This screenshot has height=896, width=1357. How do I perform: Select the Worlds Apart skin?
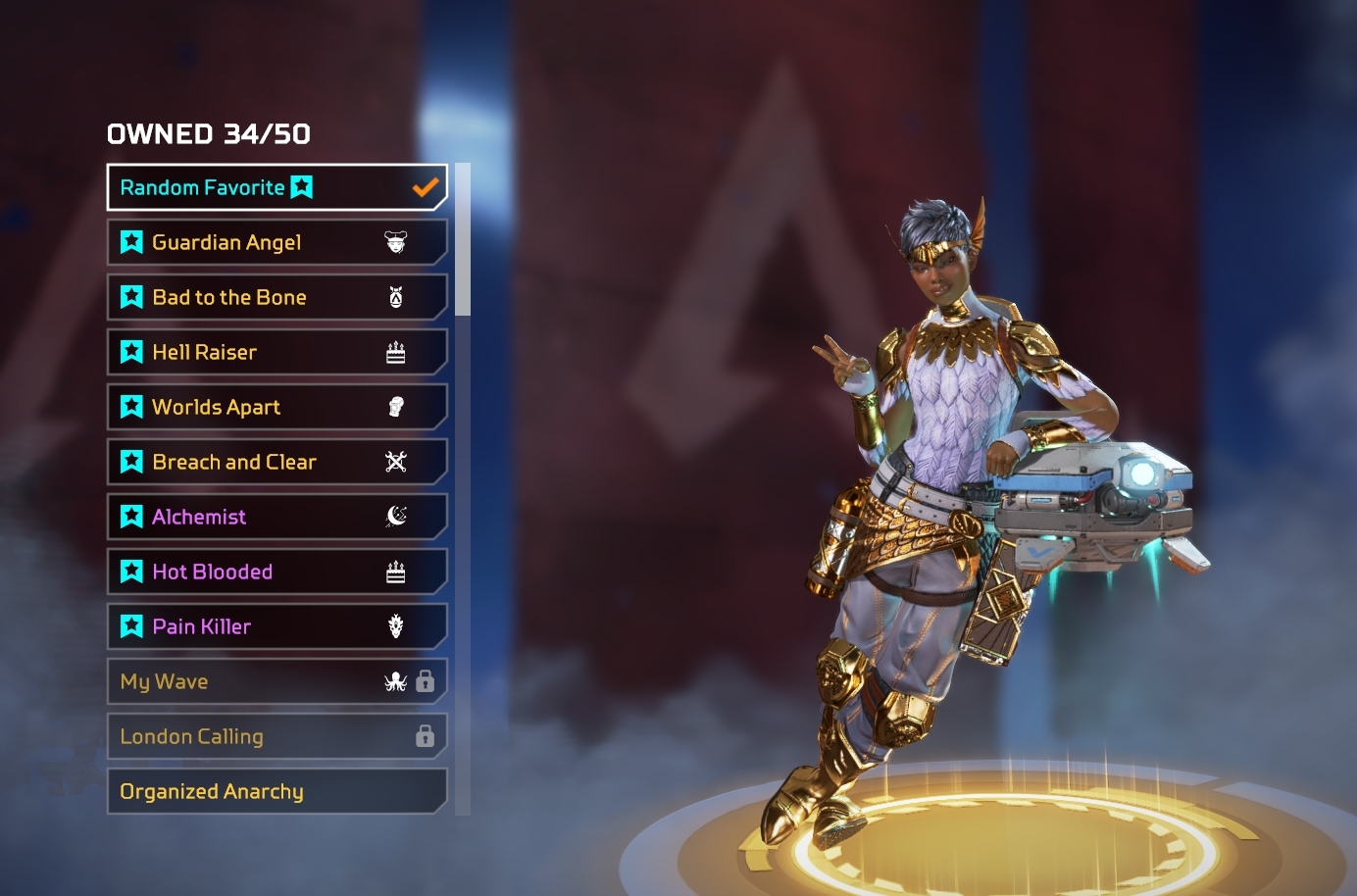pos(275,407)
